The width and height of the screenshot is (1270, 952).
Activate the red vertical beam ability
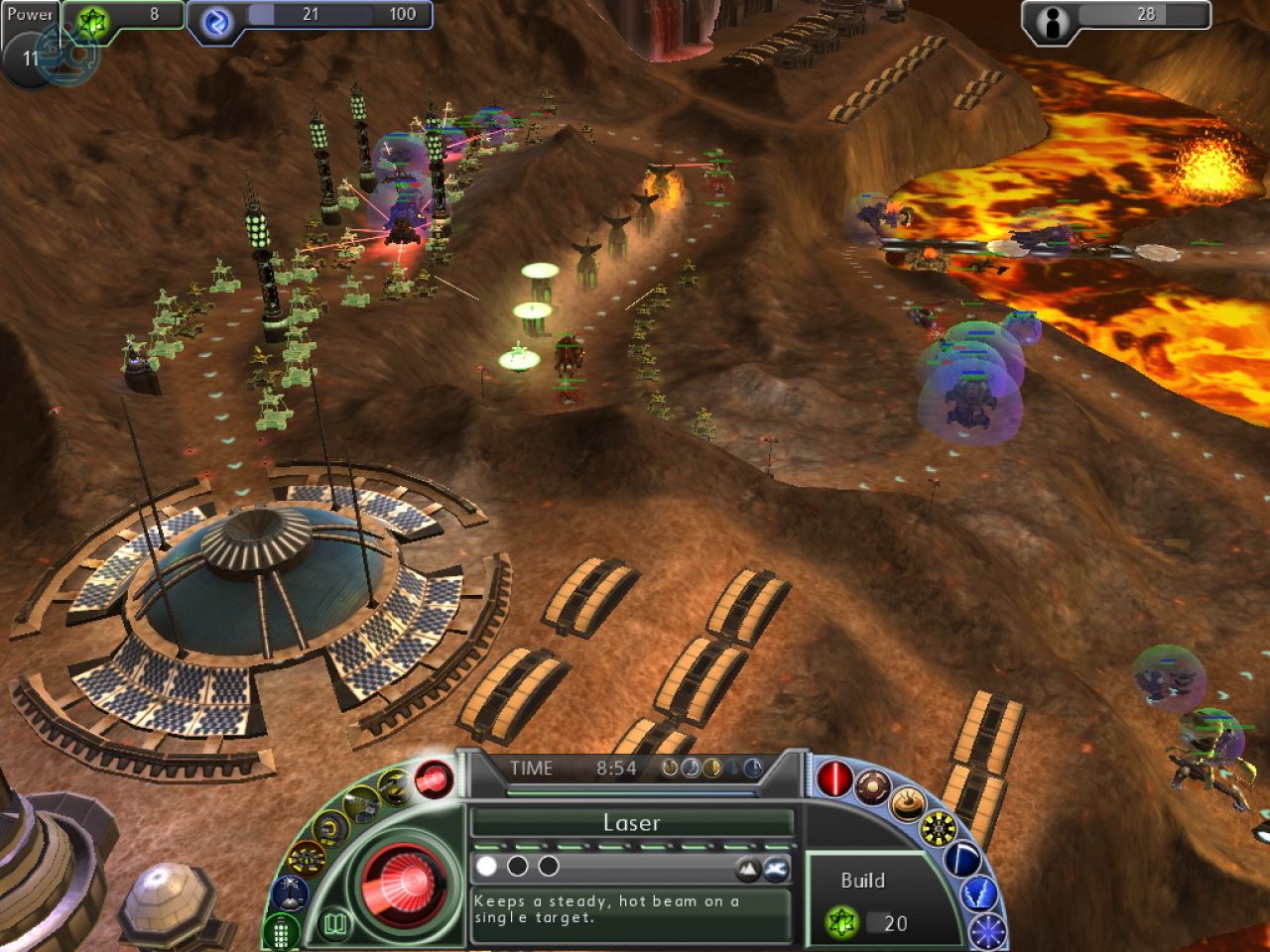[x=833, y=779]
